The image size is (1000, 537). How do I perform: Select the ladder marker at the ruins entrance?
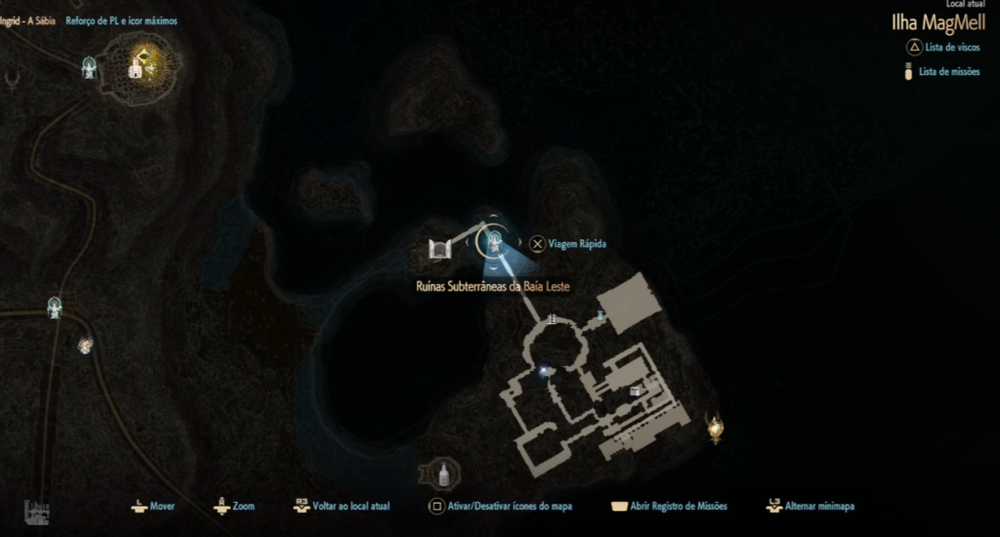[549, 320]
